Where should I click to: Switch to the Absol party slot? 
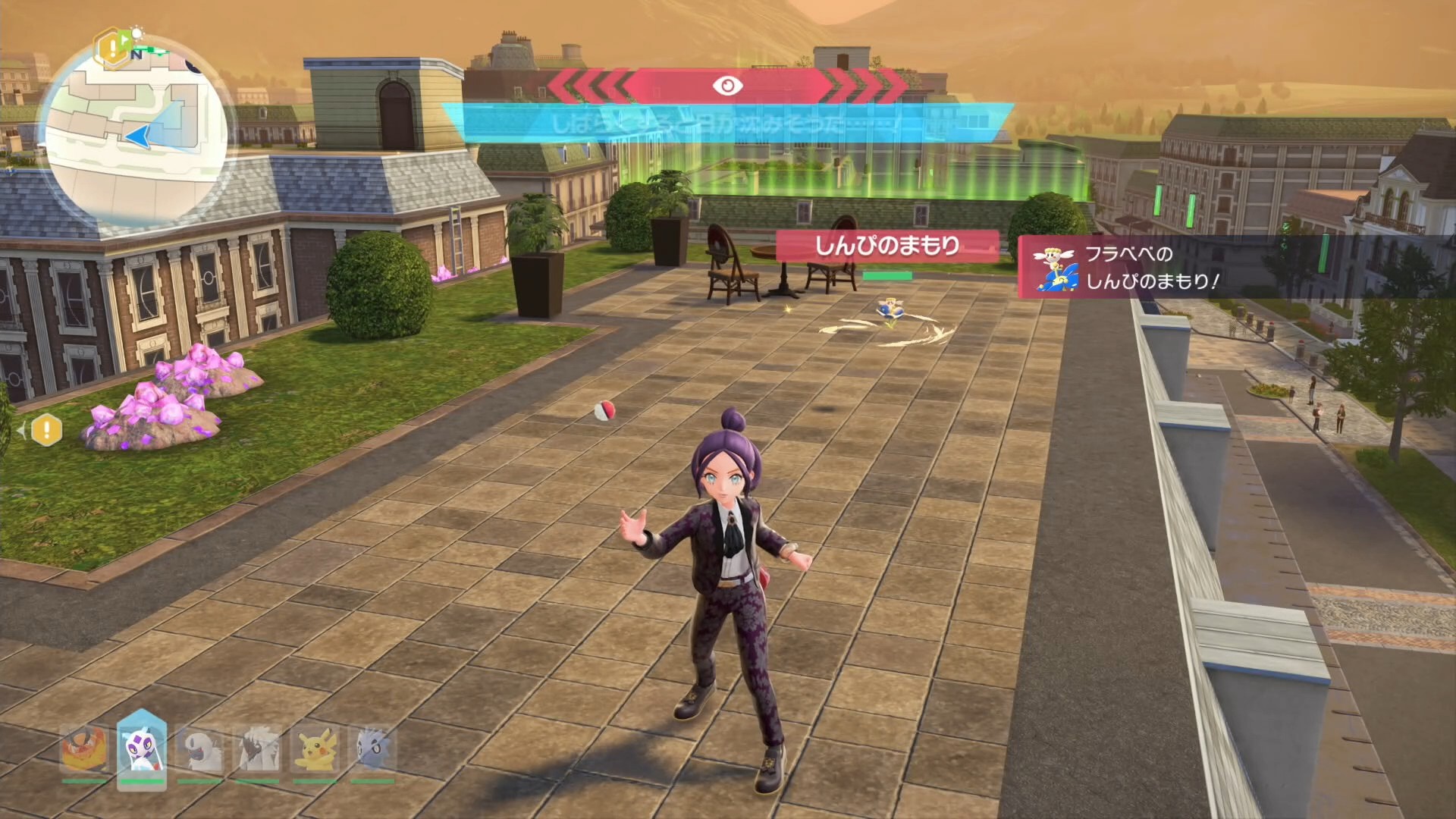click(x=199, y=748)
